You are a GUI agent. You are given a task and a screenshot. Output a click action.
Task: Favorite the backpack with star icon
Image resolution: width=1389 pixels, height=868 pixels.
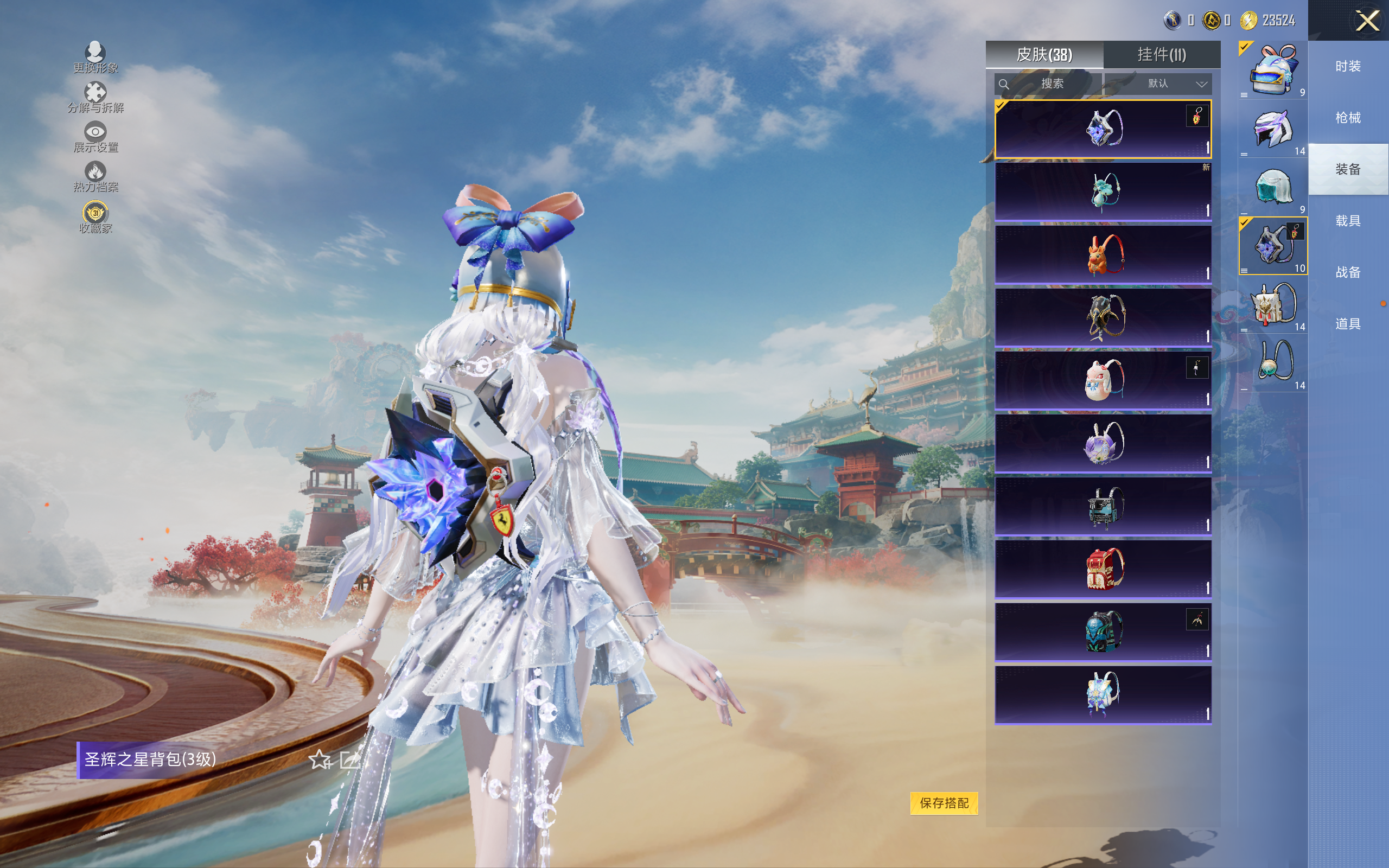320,760
